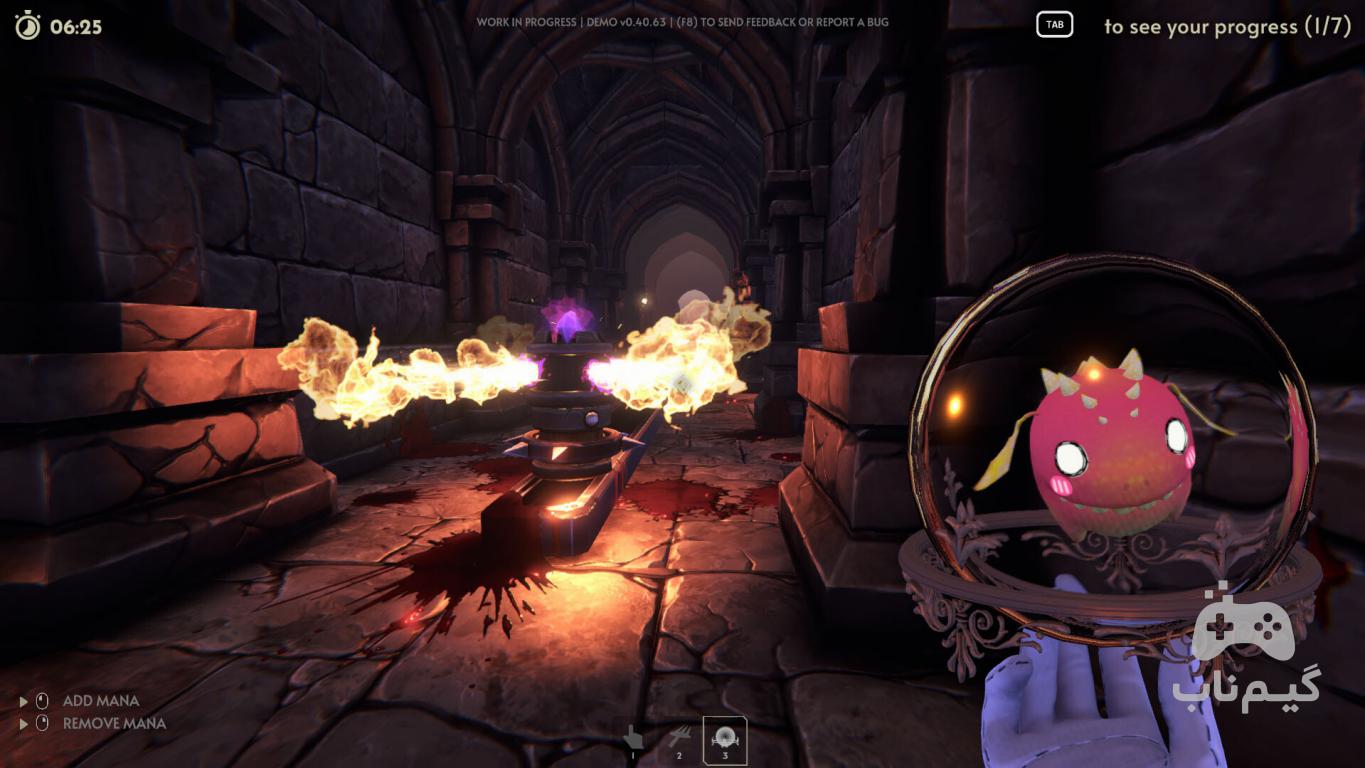
Task: Choose the crystal ball hotbar slot
Action: click(725, 740)
